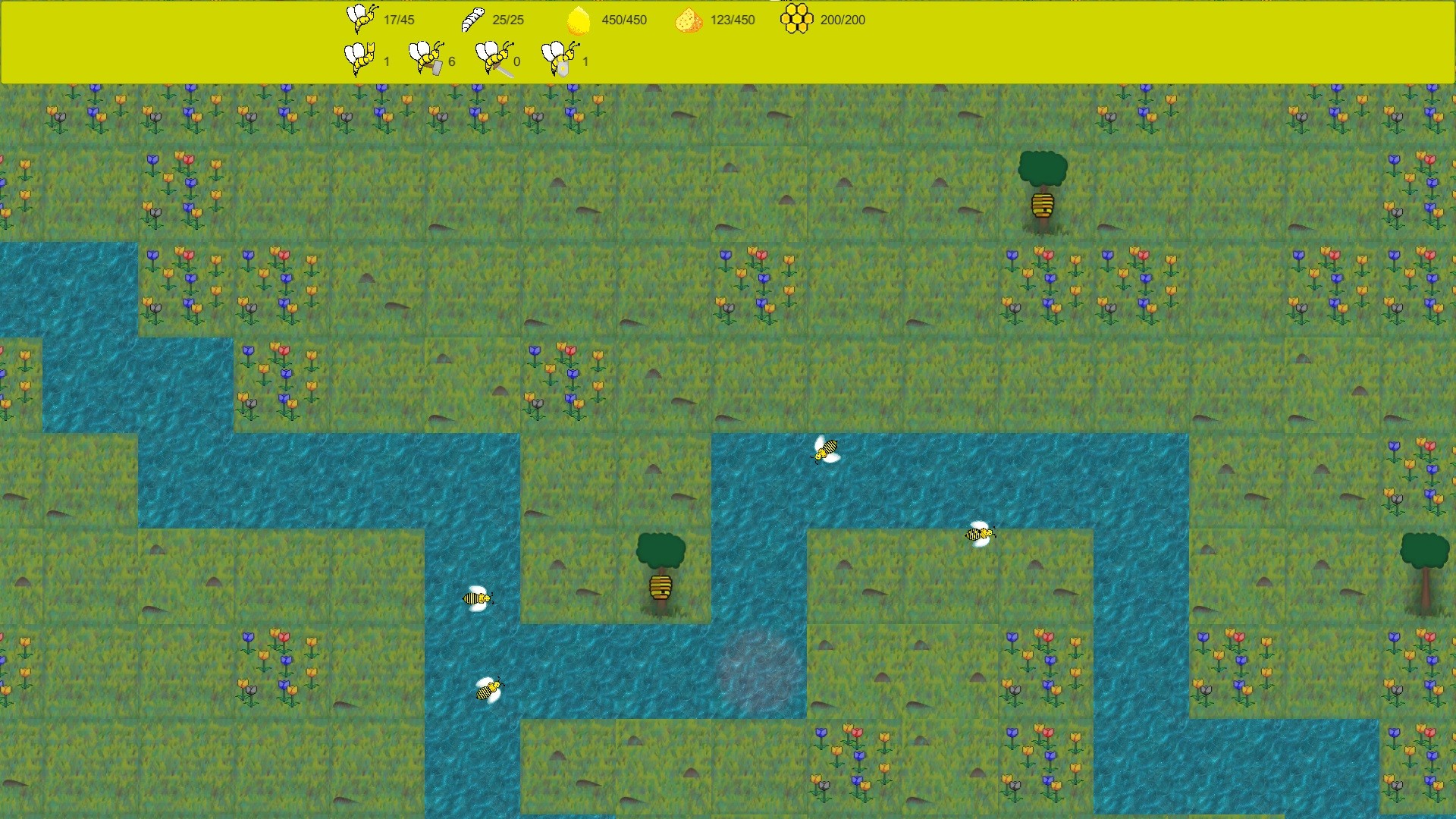Click the bee flying over the central water
The width and height of the screenshot is (1456, 819).
827,447
